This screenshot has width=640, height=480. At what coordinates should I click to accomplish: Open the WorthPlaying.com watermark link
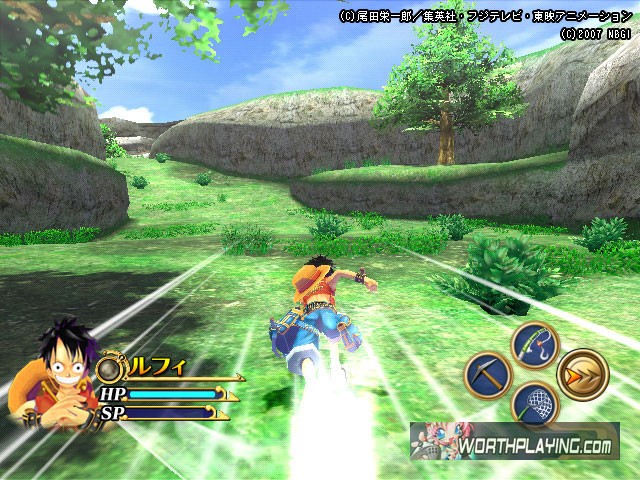coord(514,441)
